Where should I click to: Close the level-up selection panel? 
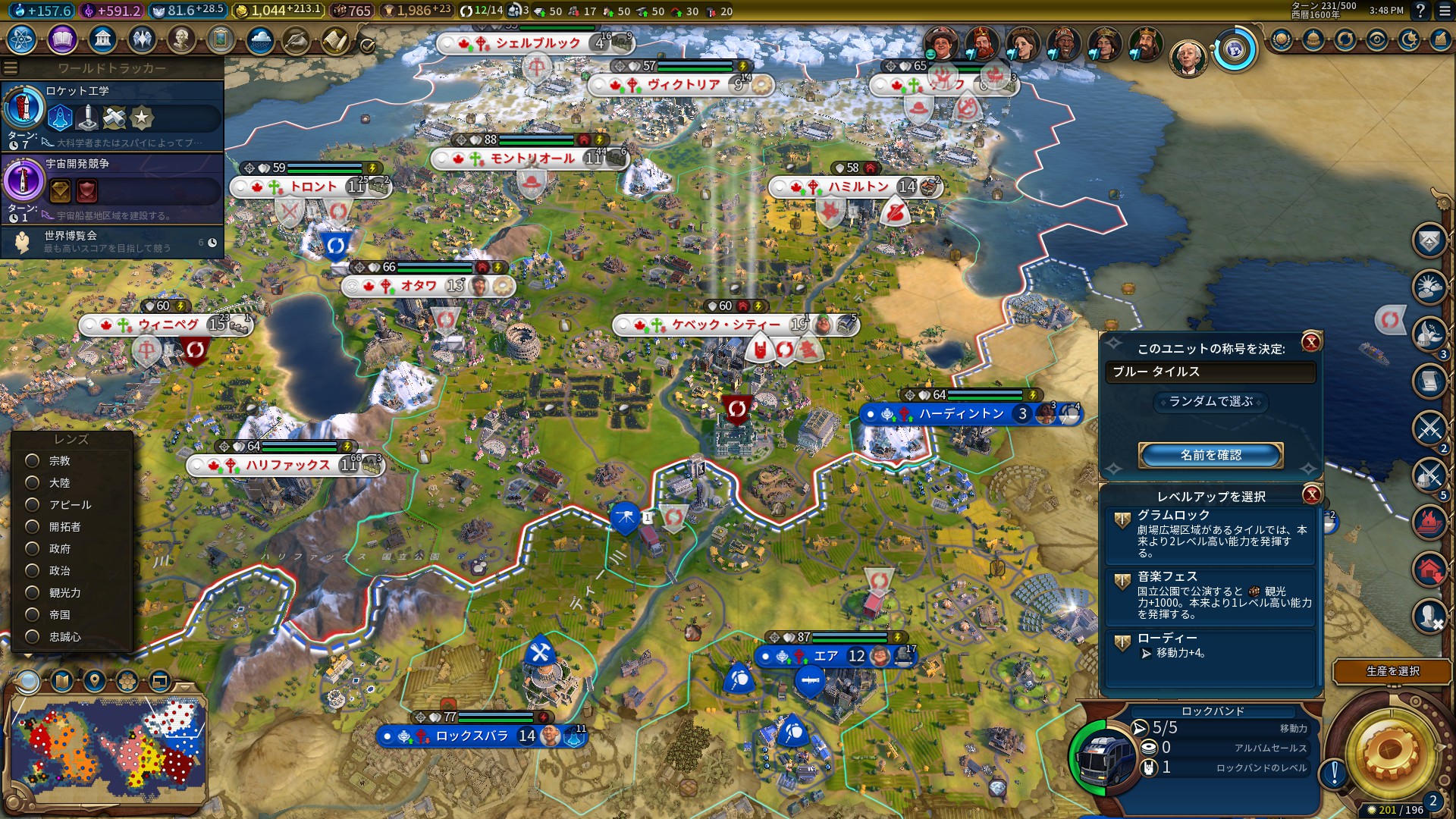1311,495
